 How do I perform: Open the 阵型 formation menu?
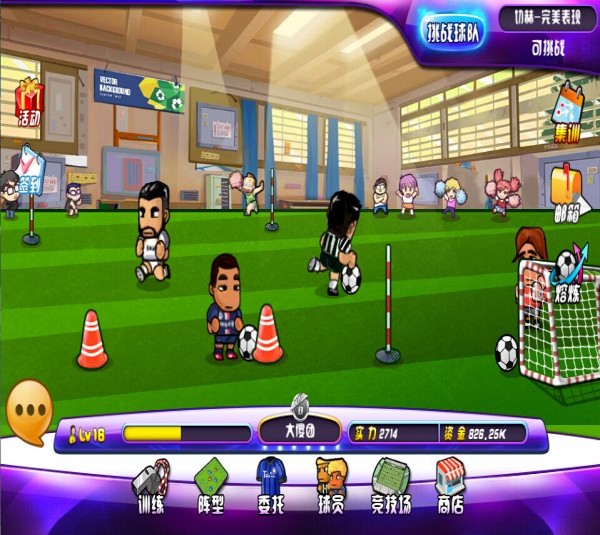210,486
